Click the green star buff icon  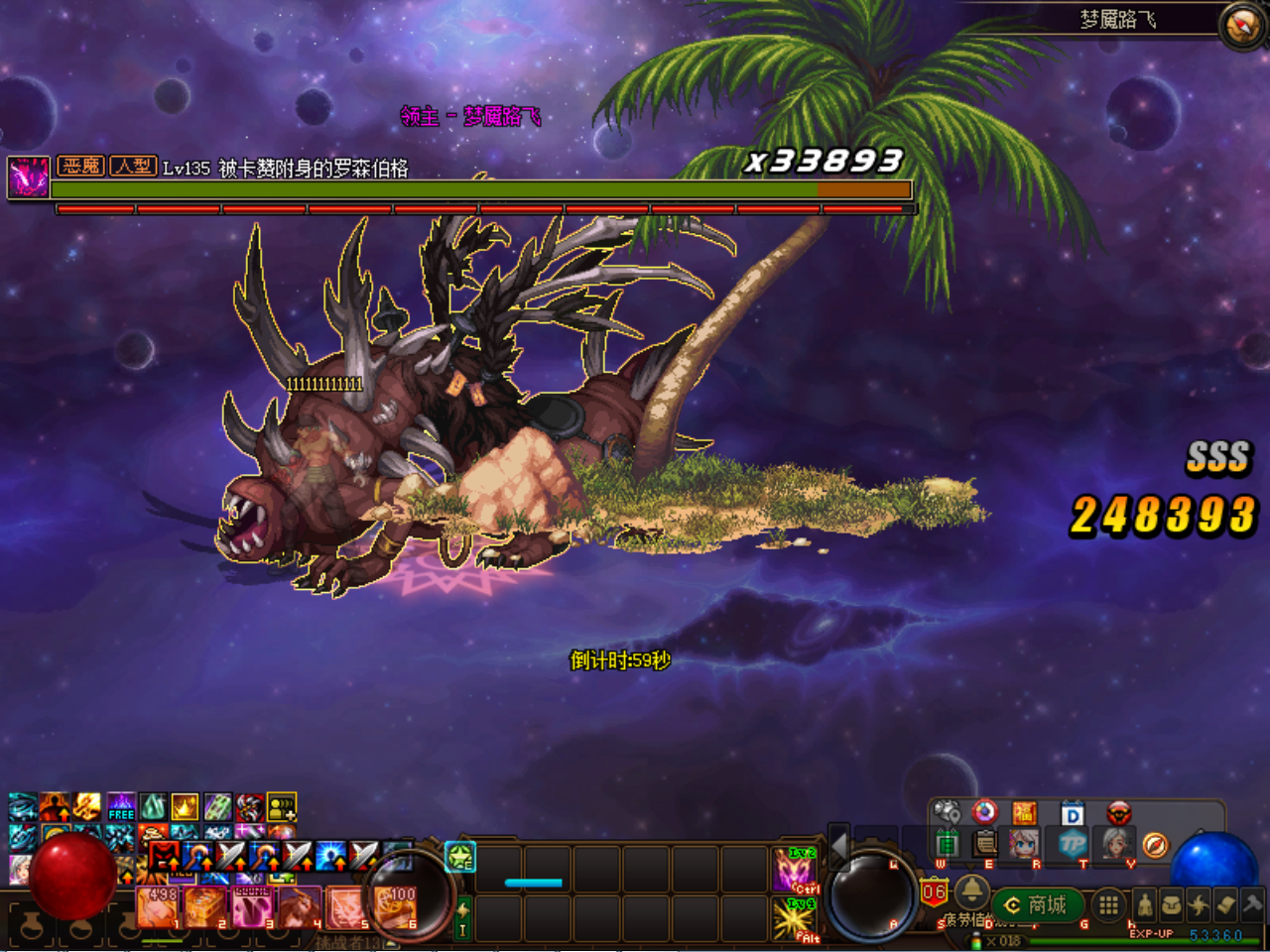(x=460, y=857)
